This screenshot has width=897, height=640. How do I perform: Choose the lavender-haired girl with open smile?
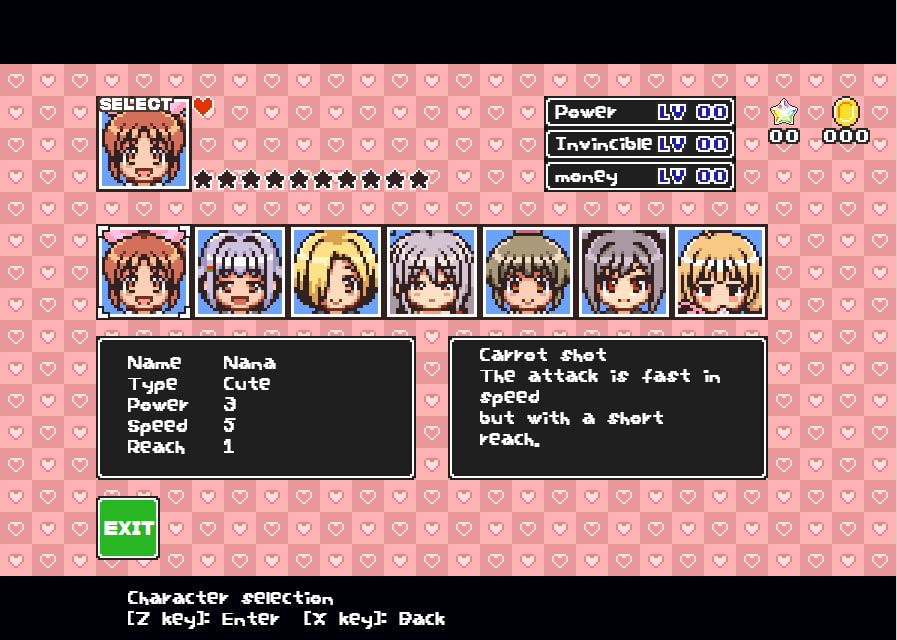click(240, 272)
